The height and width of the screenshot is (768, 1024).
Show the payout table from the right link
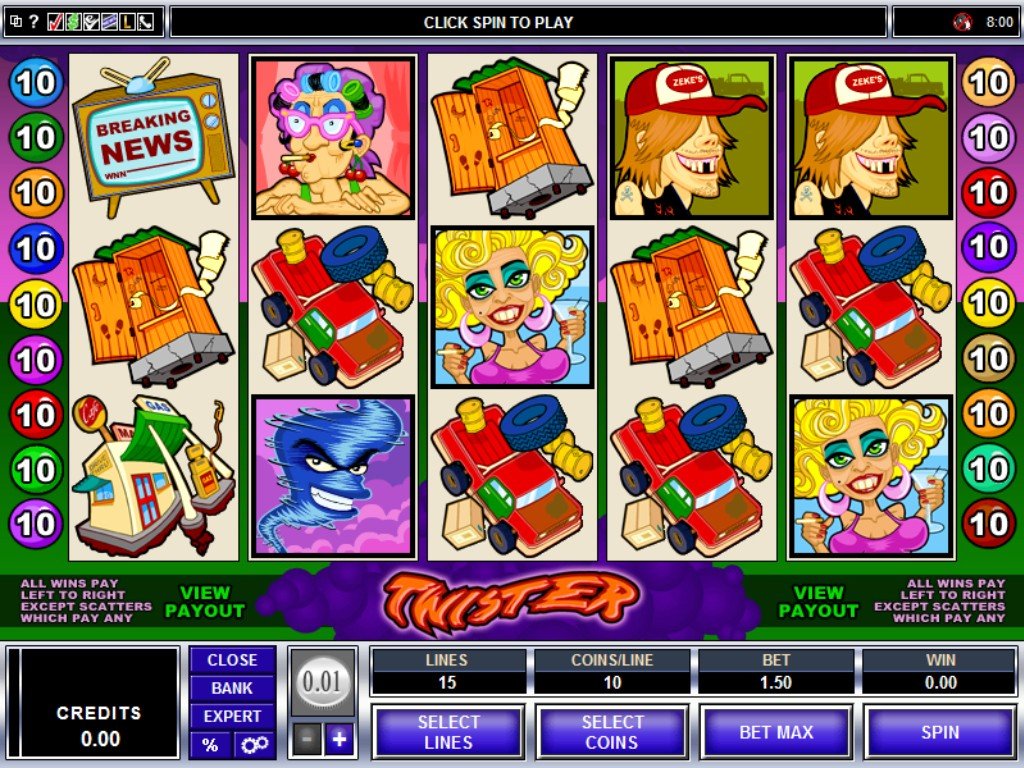click(818, 601)
